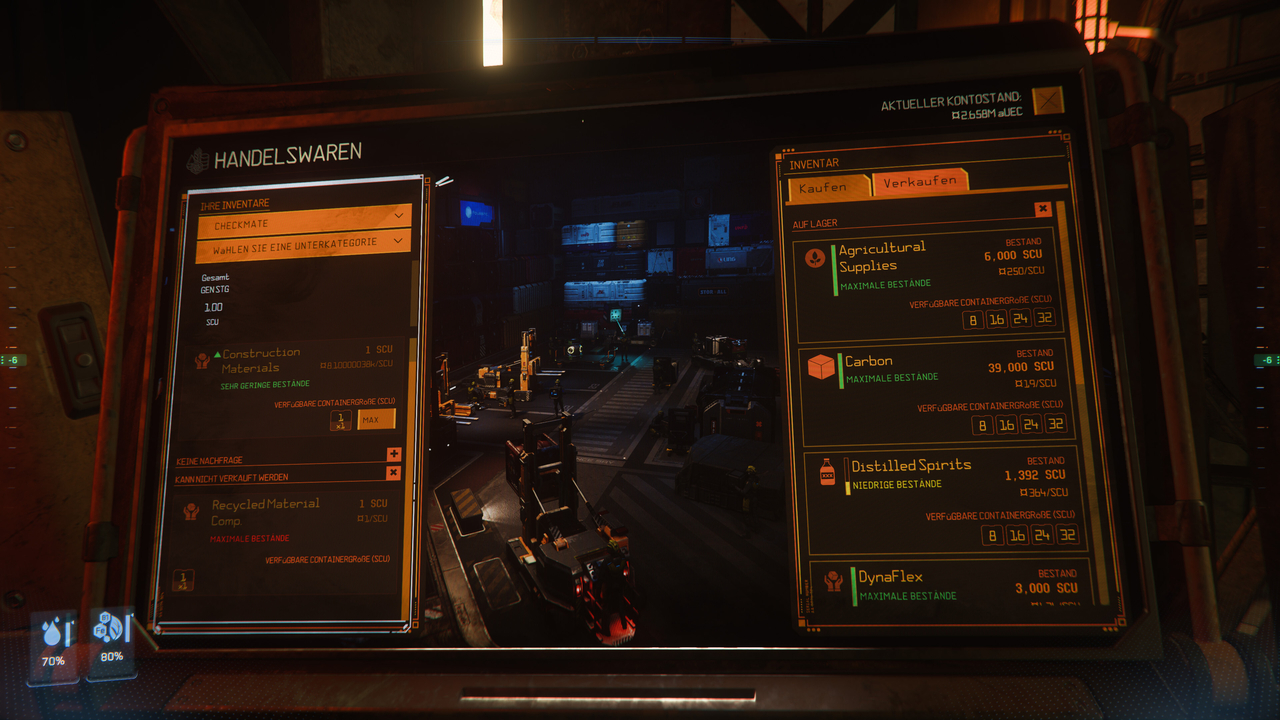The height and width of the screenshot is (720, 1280).
Task: Close the trading terminal with the X
Action: coord(1047,100)
